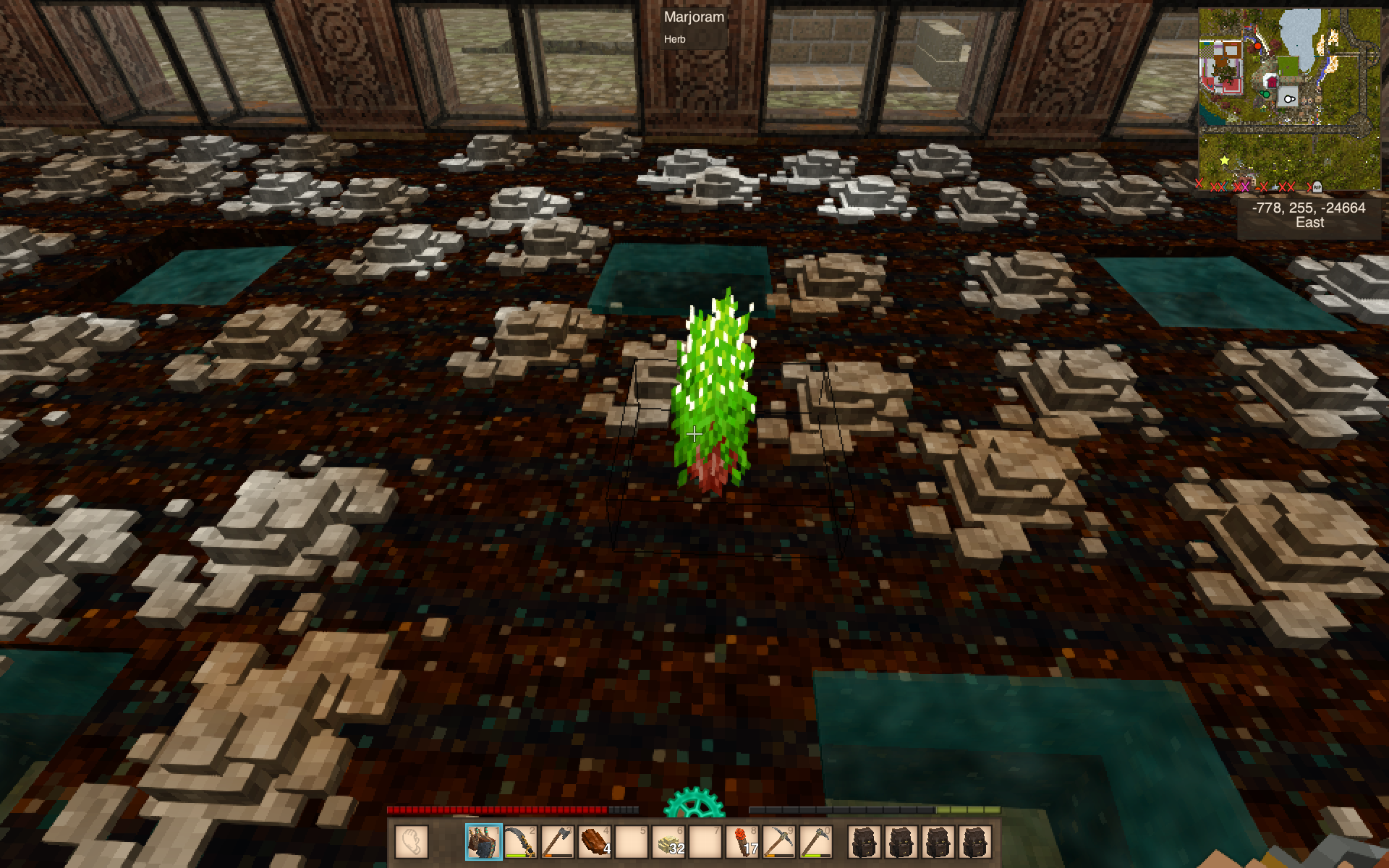Select the pickaxe in slot 9
The height and width of the screenshot is (868, 1389).
tap(779, 842)
